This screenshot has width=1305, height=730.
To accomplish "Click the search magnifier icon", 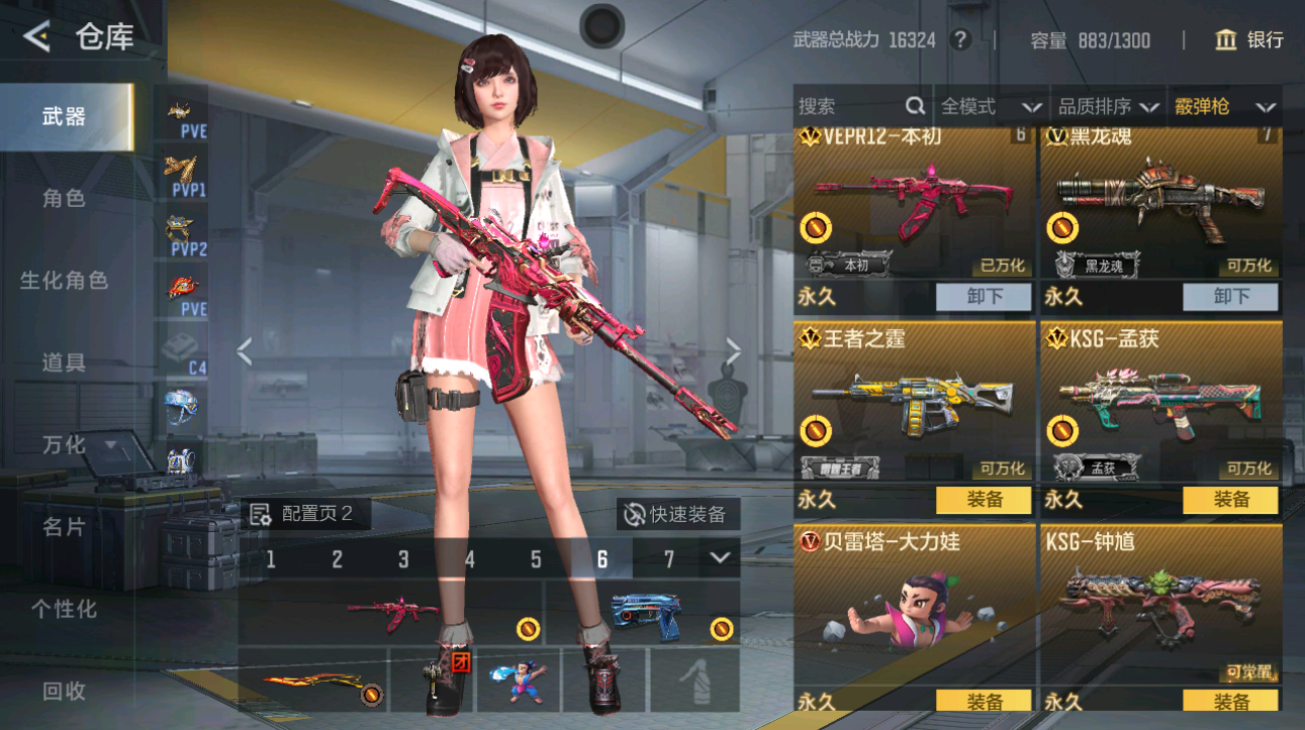I will (913, 106).
